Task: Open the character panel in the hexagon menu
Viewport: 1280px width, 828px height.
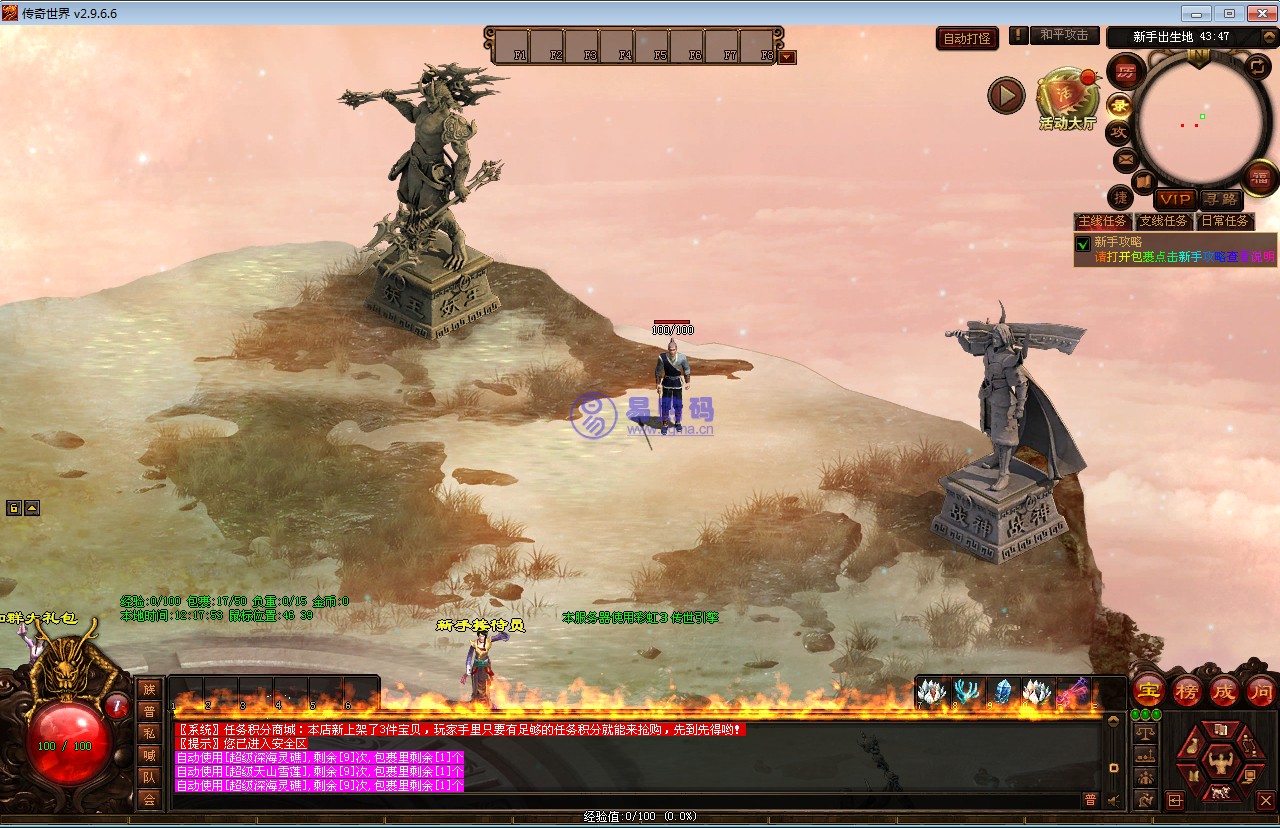Action: 1219,763
